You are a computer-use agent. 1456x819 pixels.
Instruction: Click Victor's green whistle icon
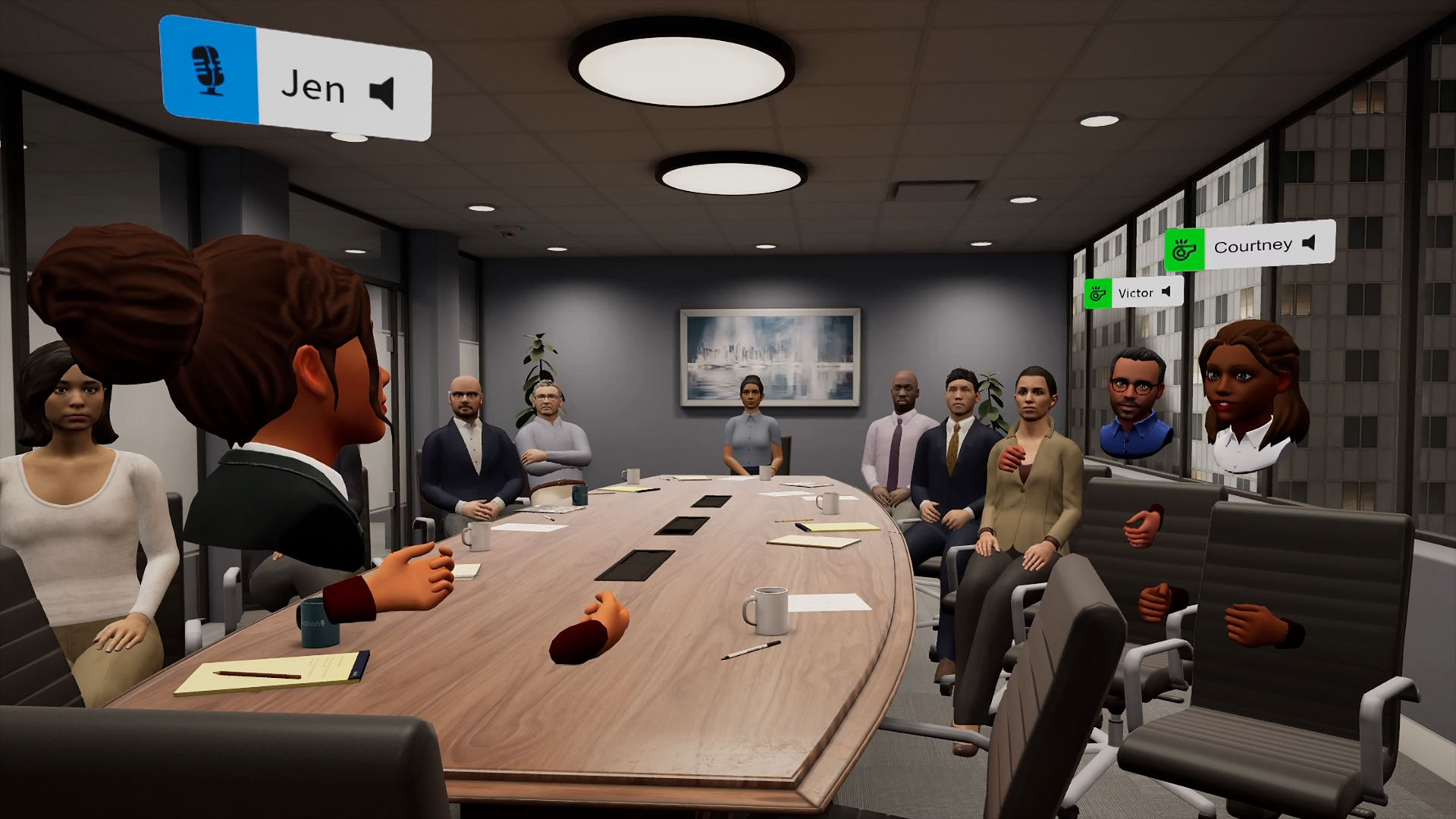[x=1096, y=293]
